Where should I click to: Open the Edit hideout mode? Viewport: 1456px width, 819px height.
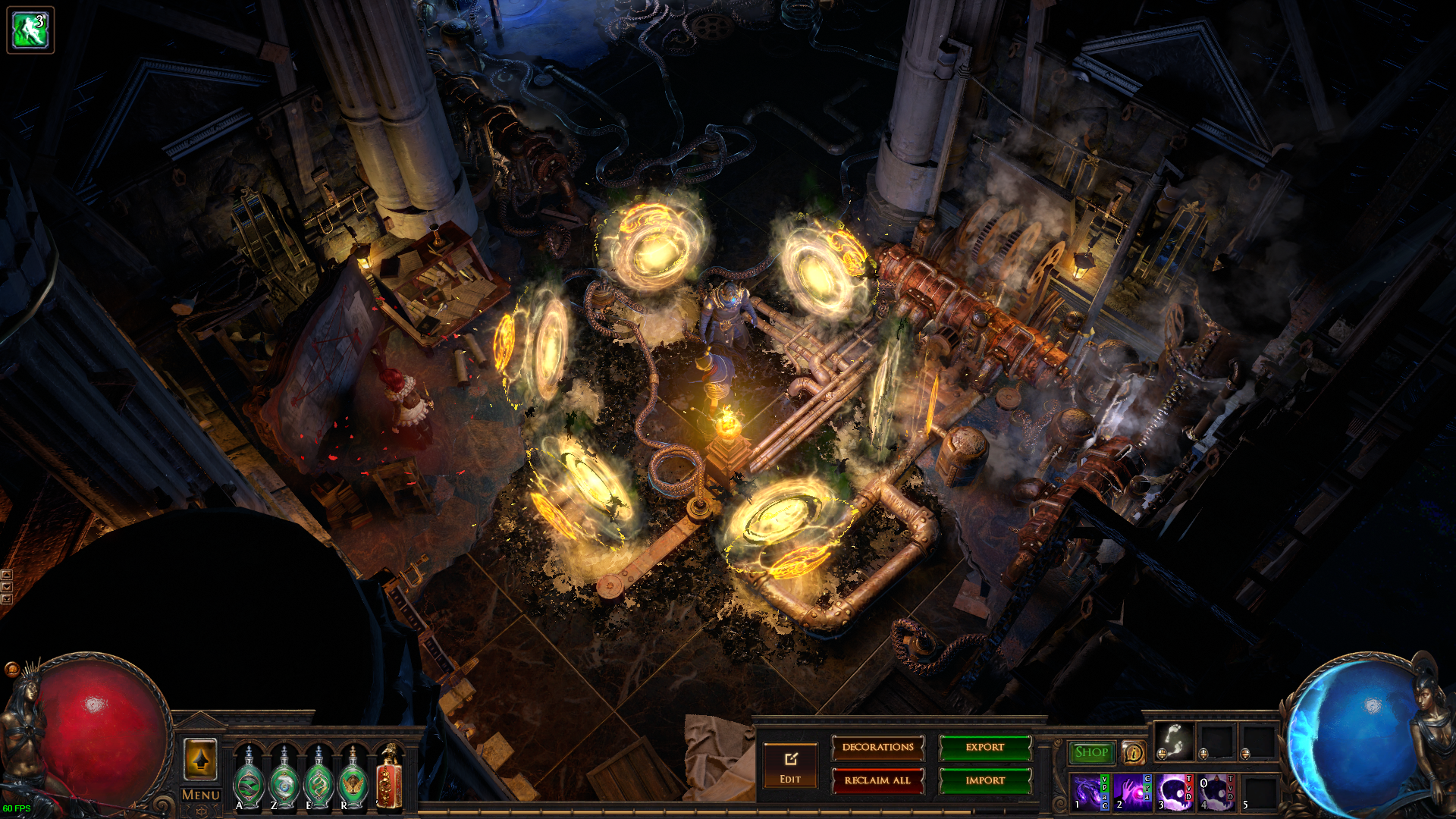[790, 767]
